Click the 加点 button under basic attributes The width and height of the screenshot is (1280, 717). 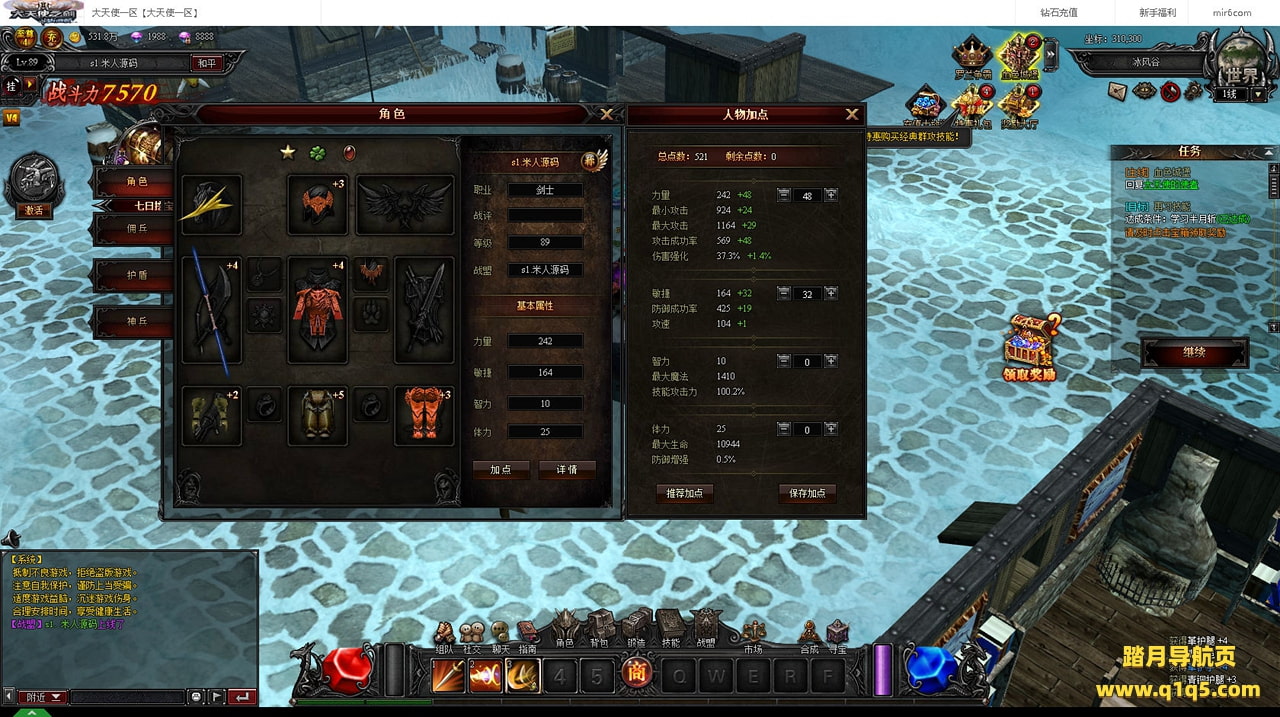tap(501, 469)
